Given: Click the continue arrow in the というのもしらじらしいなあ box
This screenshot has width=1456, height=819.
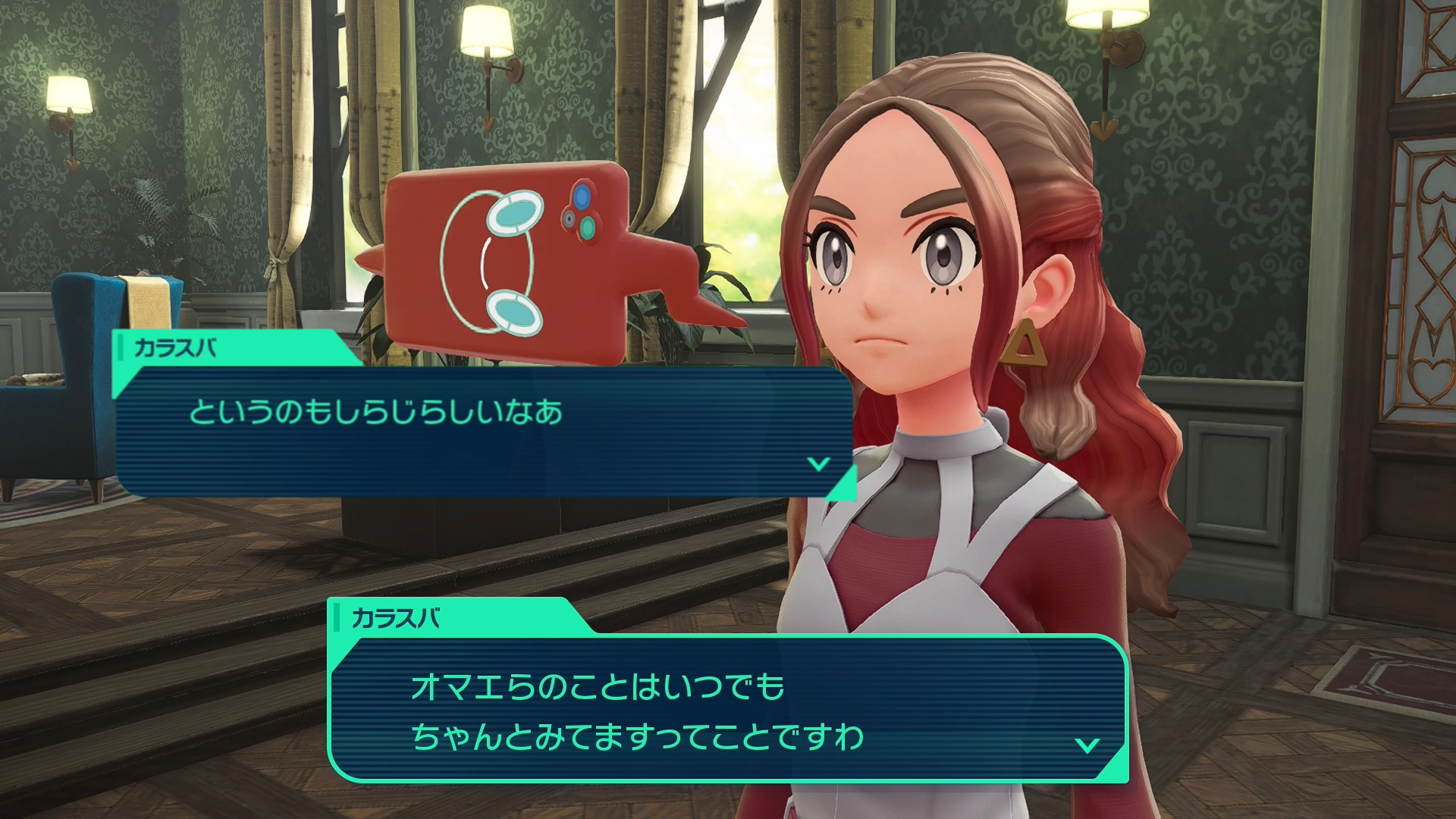Looking at the screenshot, I should 818,463.
